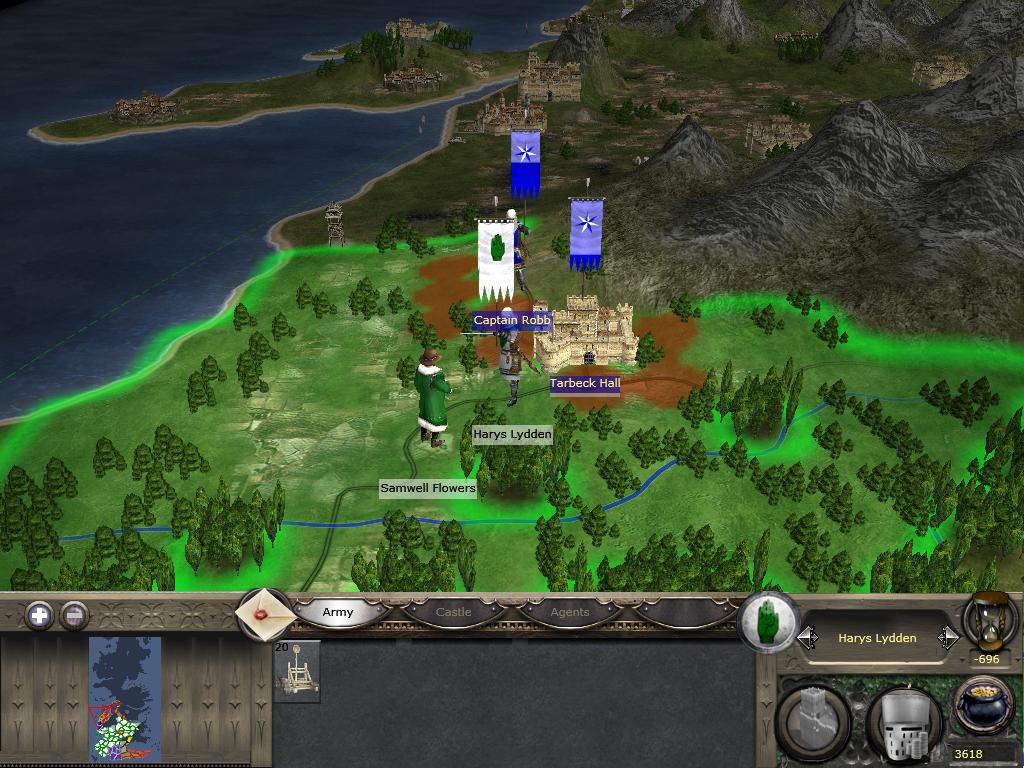Click the Westeros minimap
Image resolution: width=1024 pixels, height=768 pixels.
[125, 697]
